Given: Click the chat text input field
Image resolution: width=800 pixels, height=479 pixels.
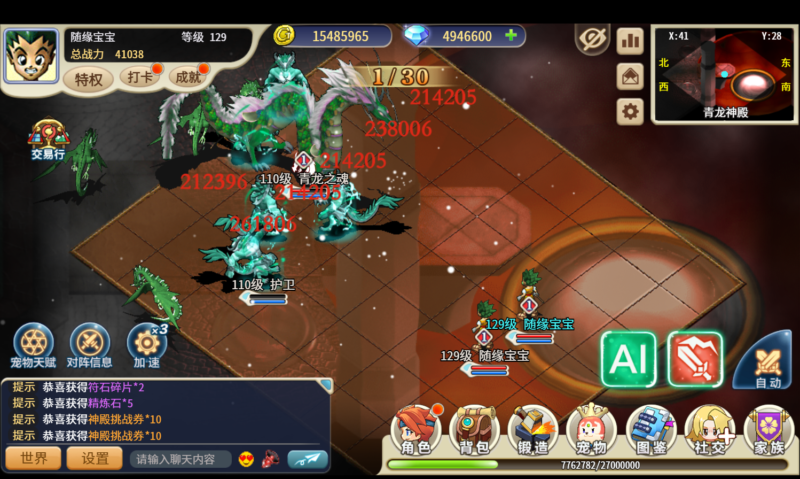Looking at the screenshot, I should coord(180,459).
